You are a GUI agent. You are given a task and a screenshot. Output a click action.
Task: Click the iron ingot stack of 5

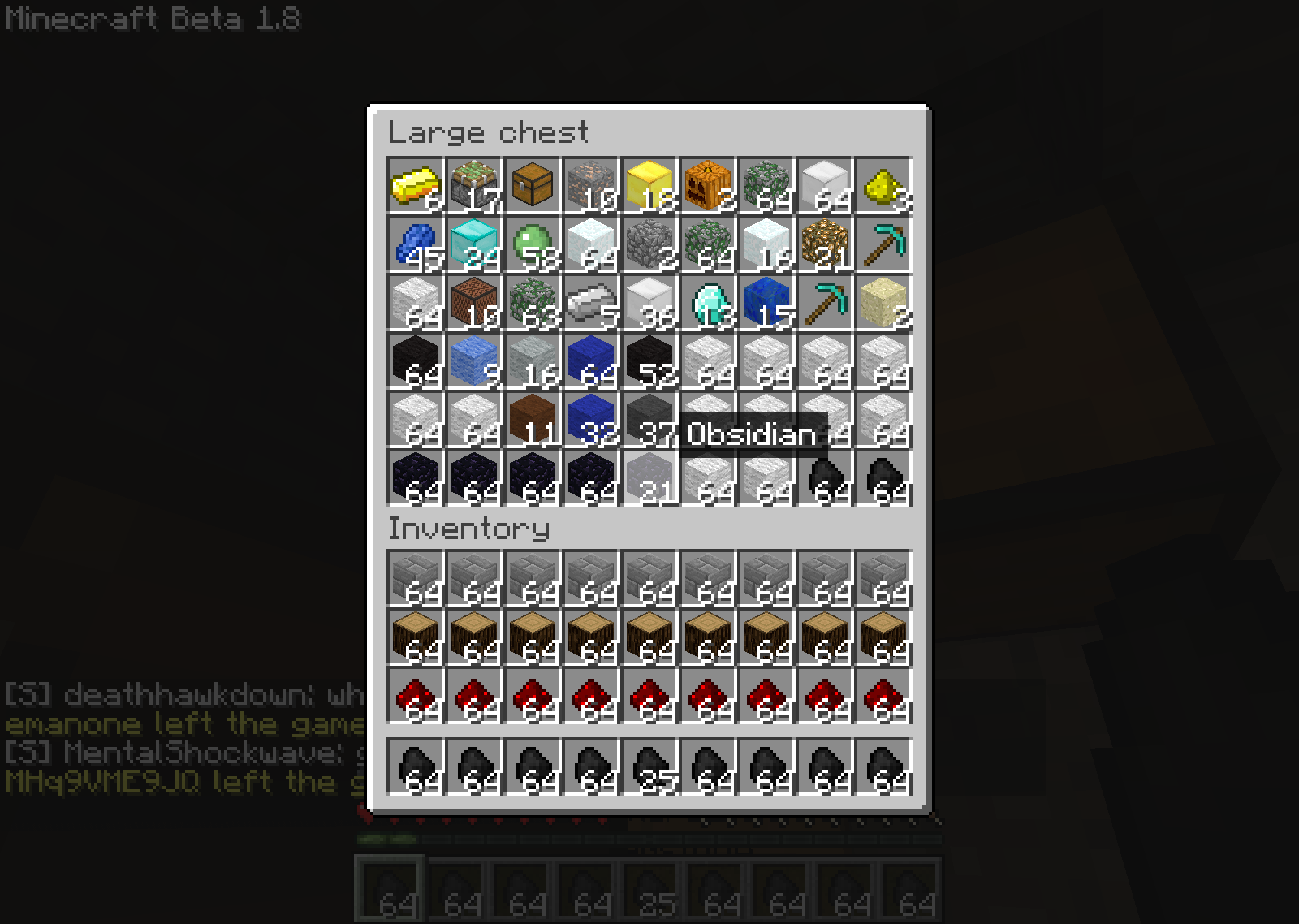click(x=589, y=302)
